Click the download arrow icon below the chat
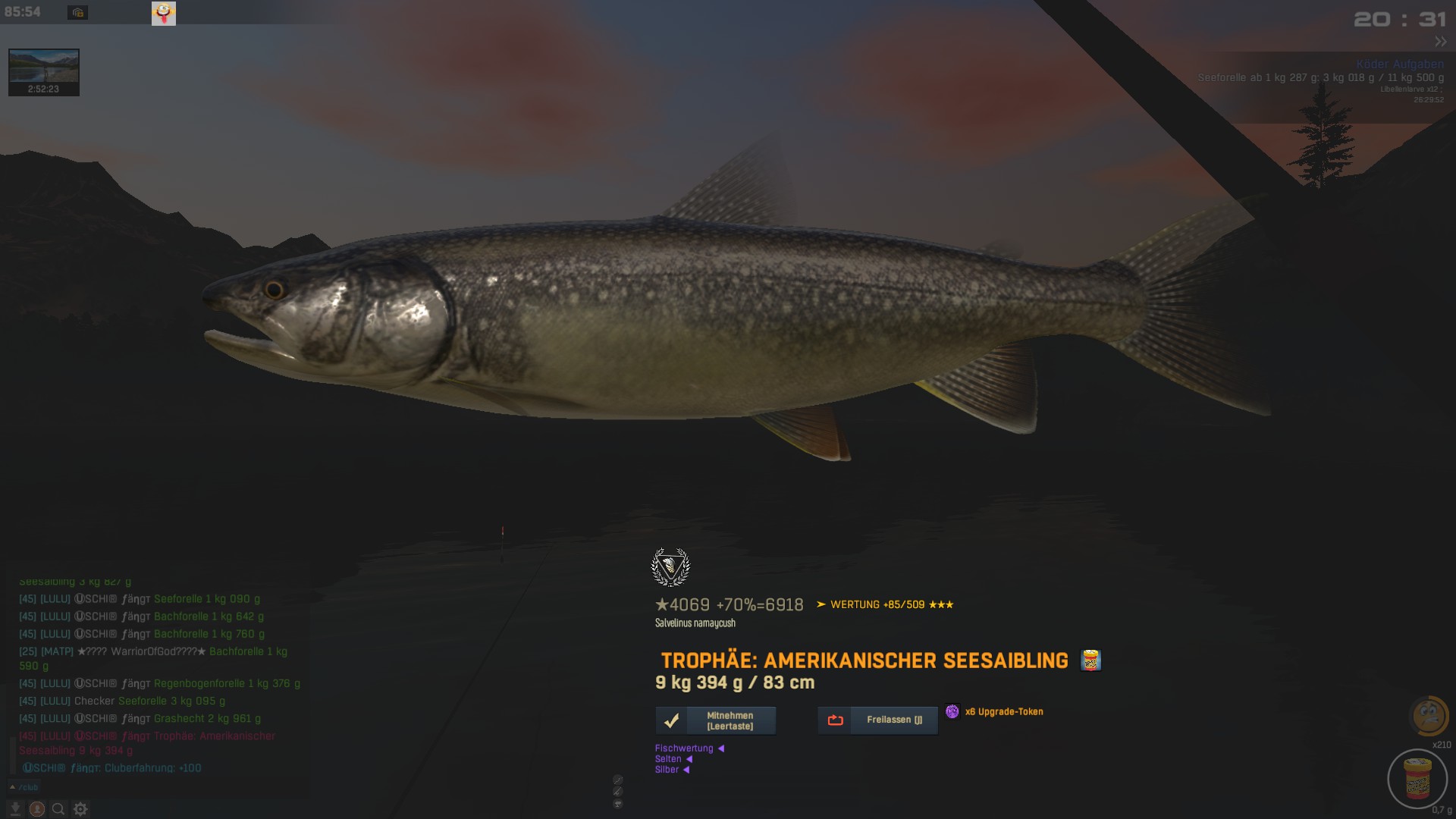 click(14, 809)
